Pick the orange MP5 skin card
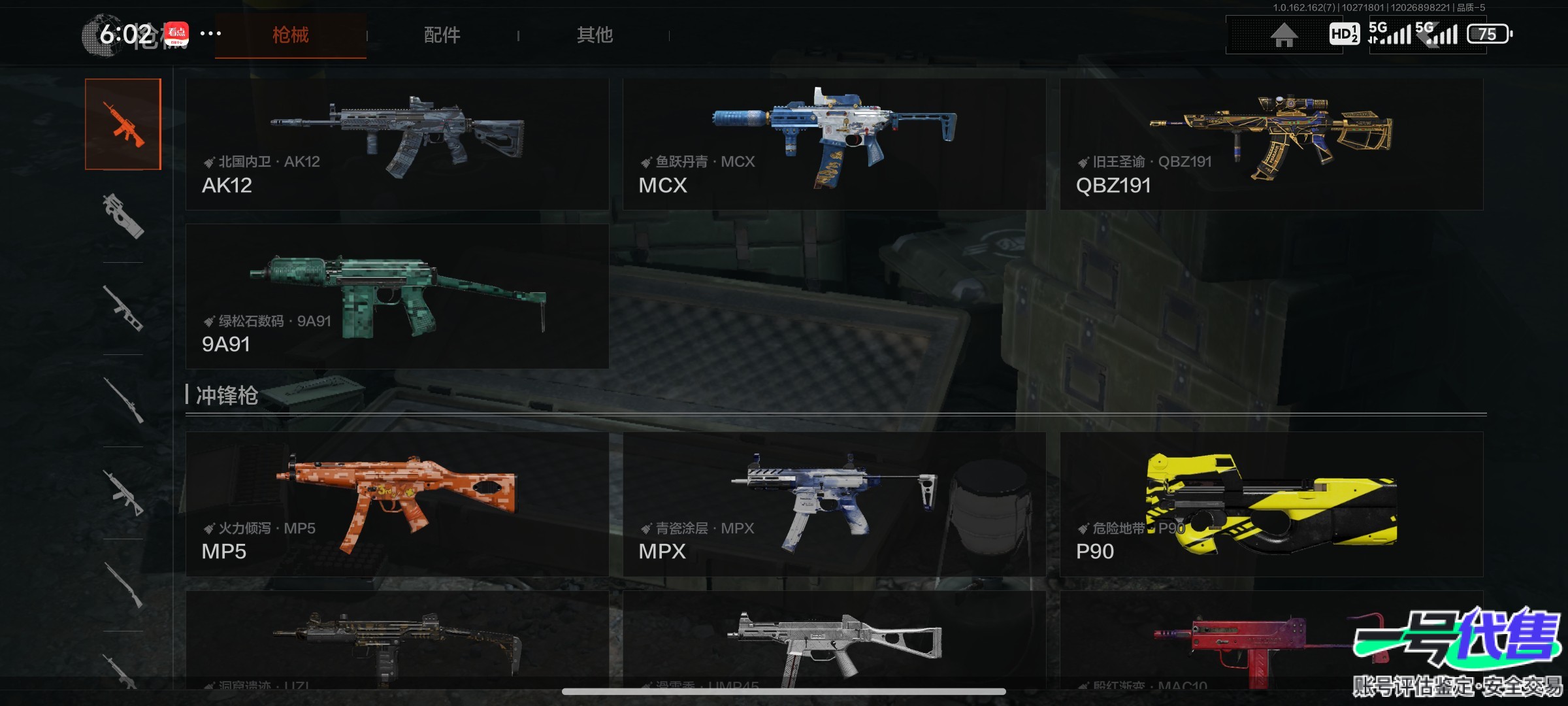The height and width of the screenshot is (706, 1568). click(397, 504)
